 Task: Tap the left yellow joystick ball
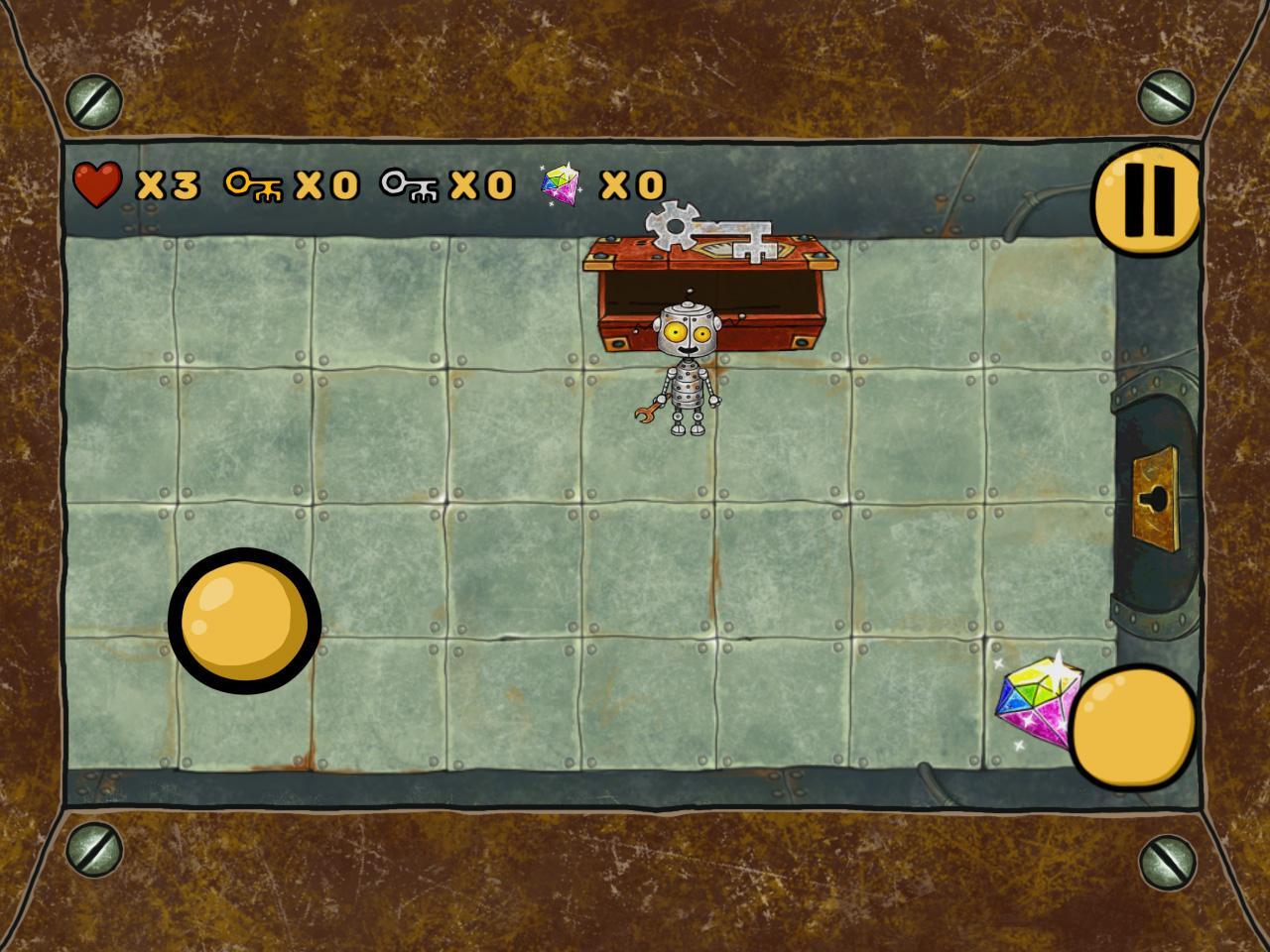246,622
